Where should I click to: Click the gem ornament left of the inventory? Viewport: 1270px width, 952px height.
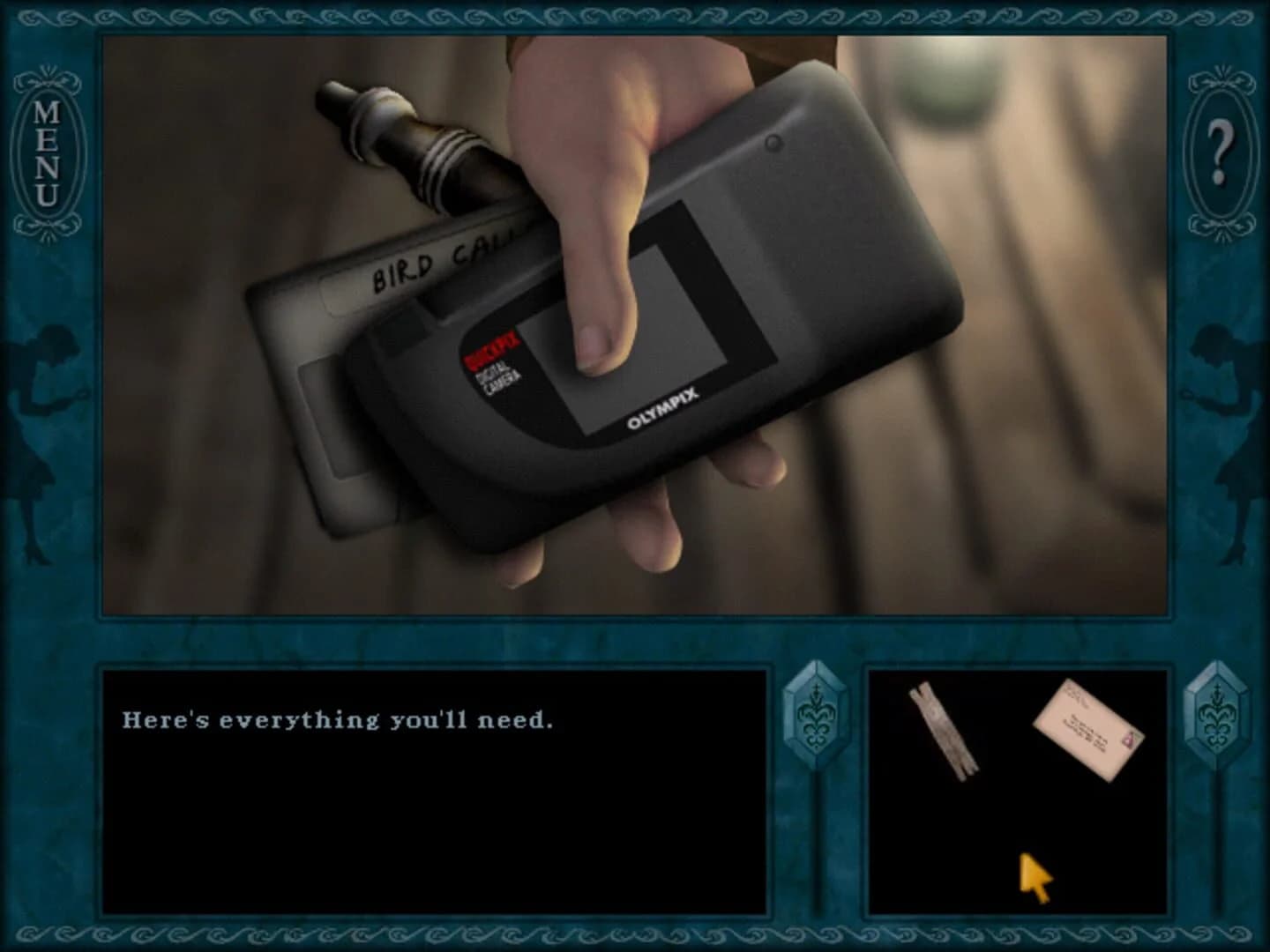coord(816,714)
